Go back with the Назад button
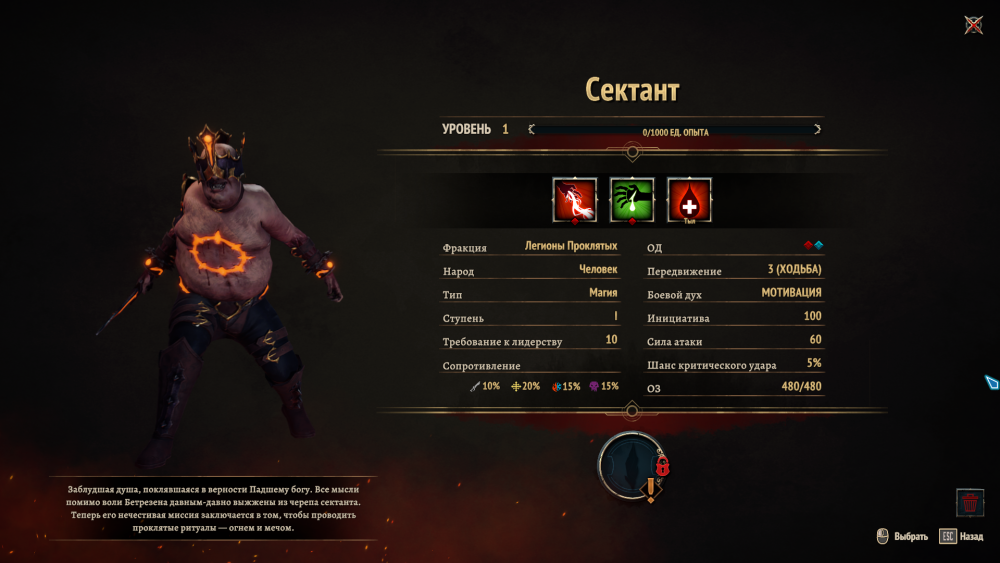 pyautogui.click(x=961, y=536)
